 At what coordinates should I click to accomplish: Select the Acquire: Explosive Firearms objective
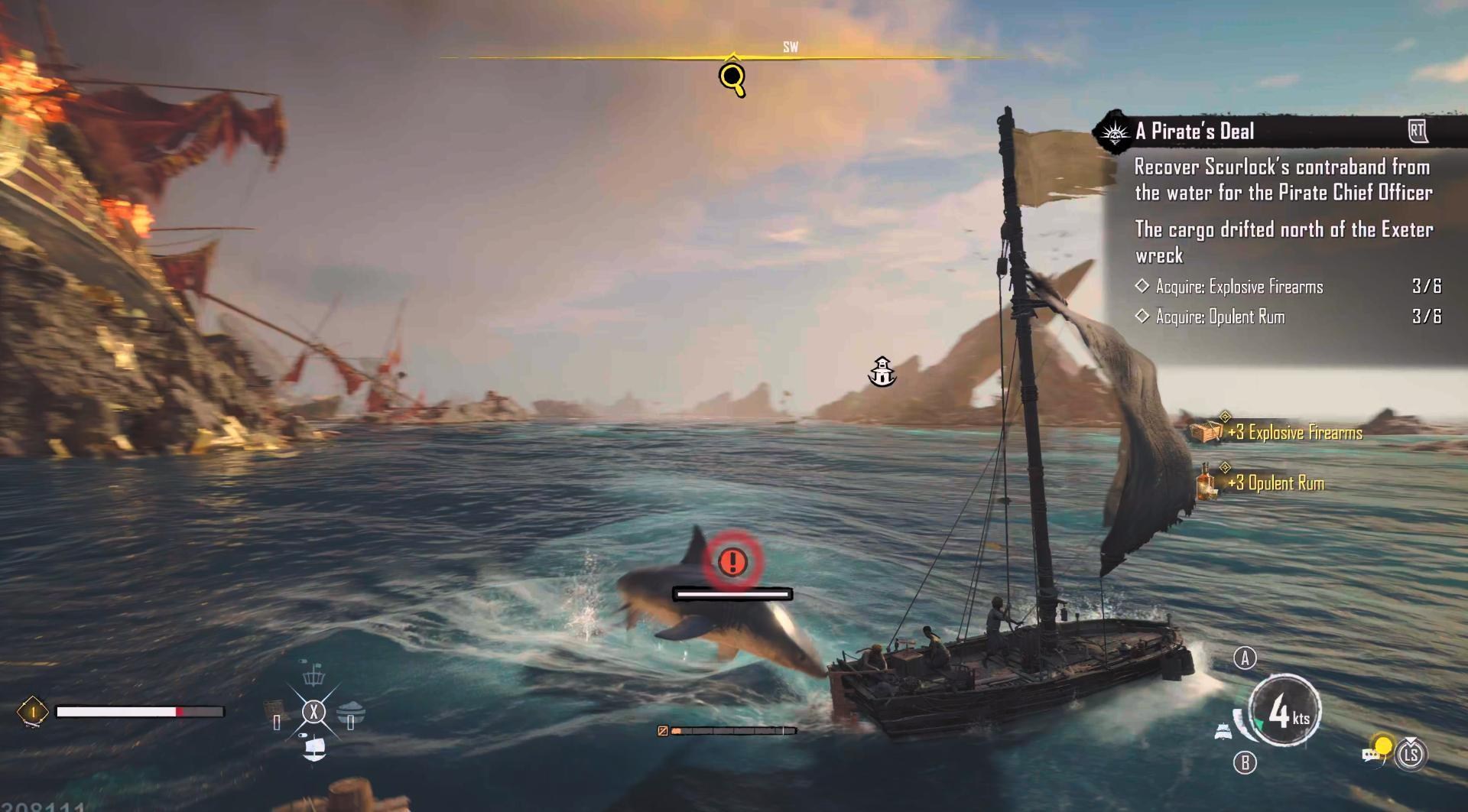(x=1239, y=287)
